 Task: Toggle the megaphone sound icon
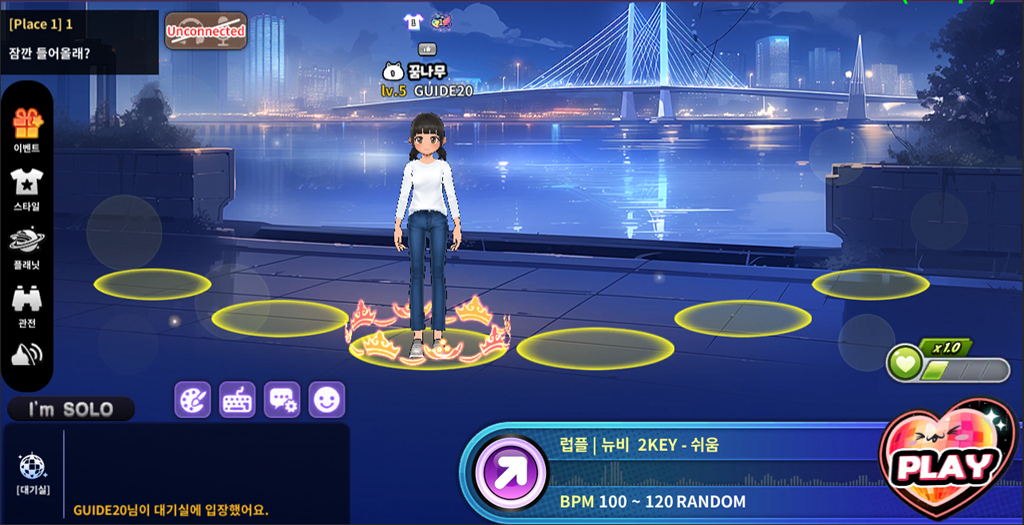coord(26,356)
